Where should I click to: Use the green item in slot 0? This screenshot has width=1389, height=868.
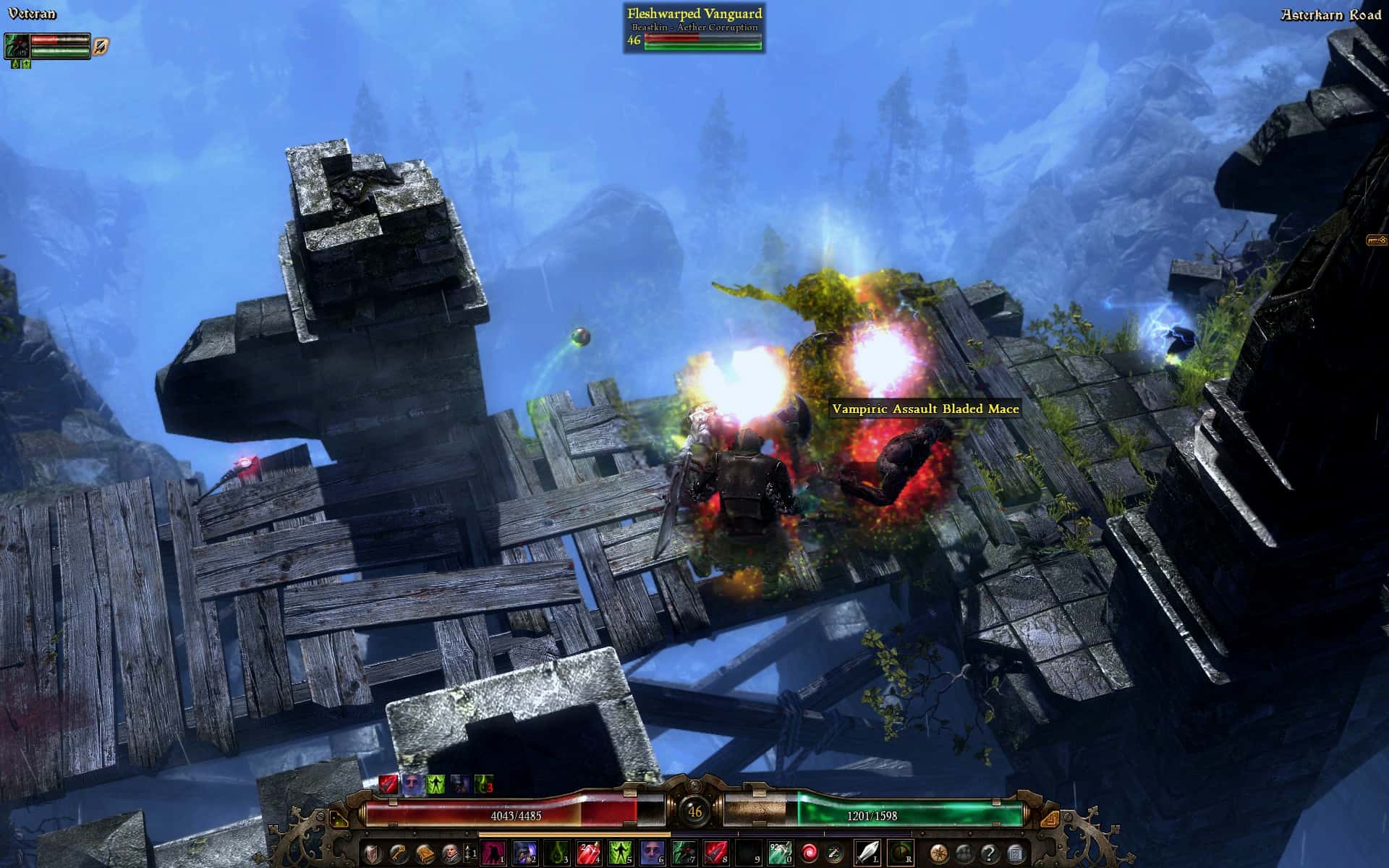[779, 854]
